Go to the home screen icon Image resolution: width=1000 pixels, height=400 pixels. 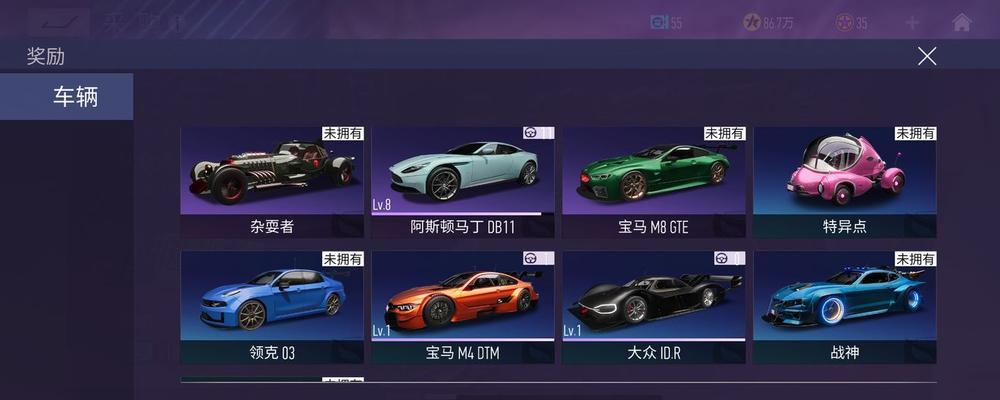tap(961, 22)
